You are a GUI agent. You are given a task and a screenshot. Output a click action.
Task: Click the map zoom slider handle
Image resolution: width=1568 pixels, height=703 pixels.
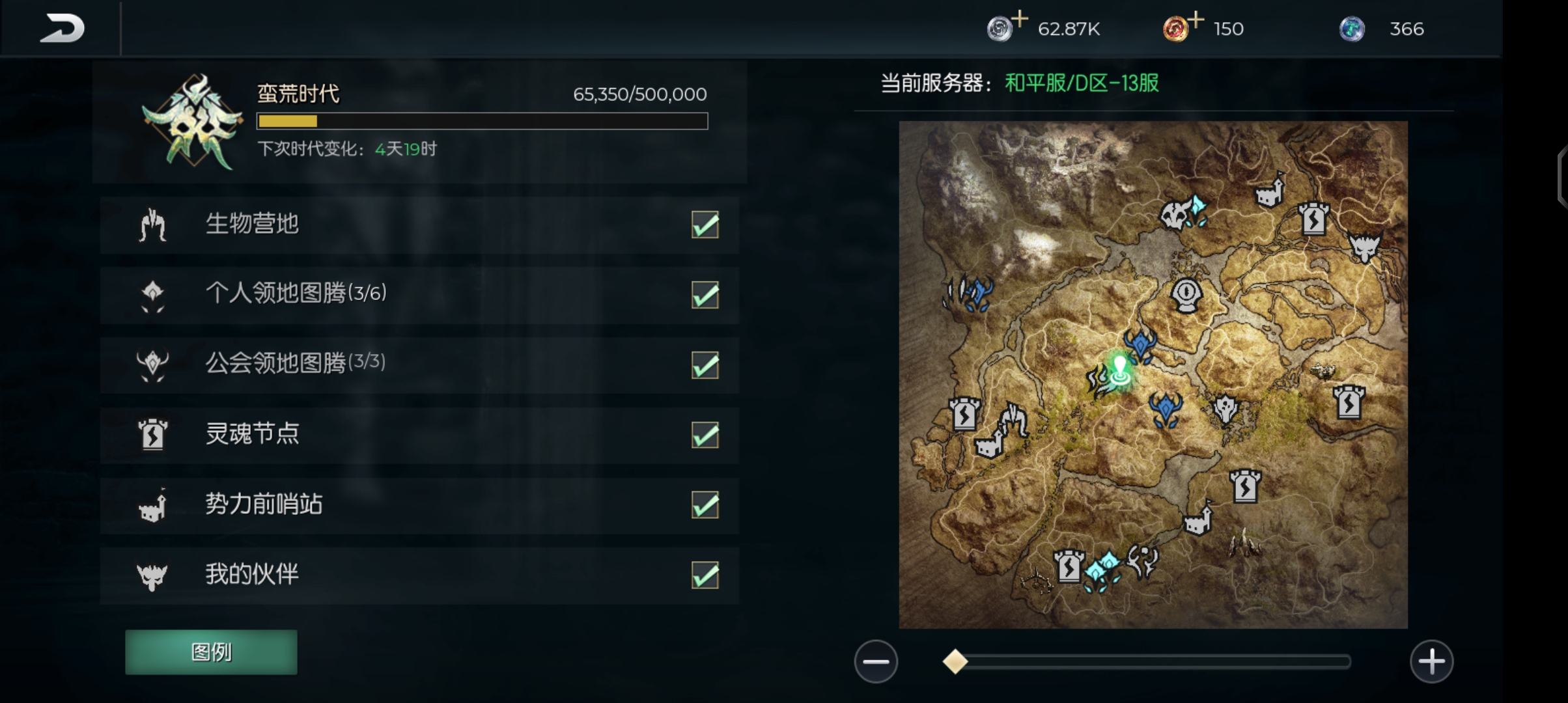955,661
